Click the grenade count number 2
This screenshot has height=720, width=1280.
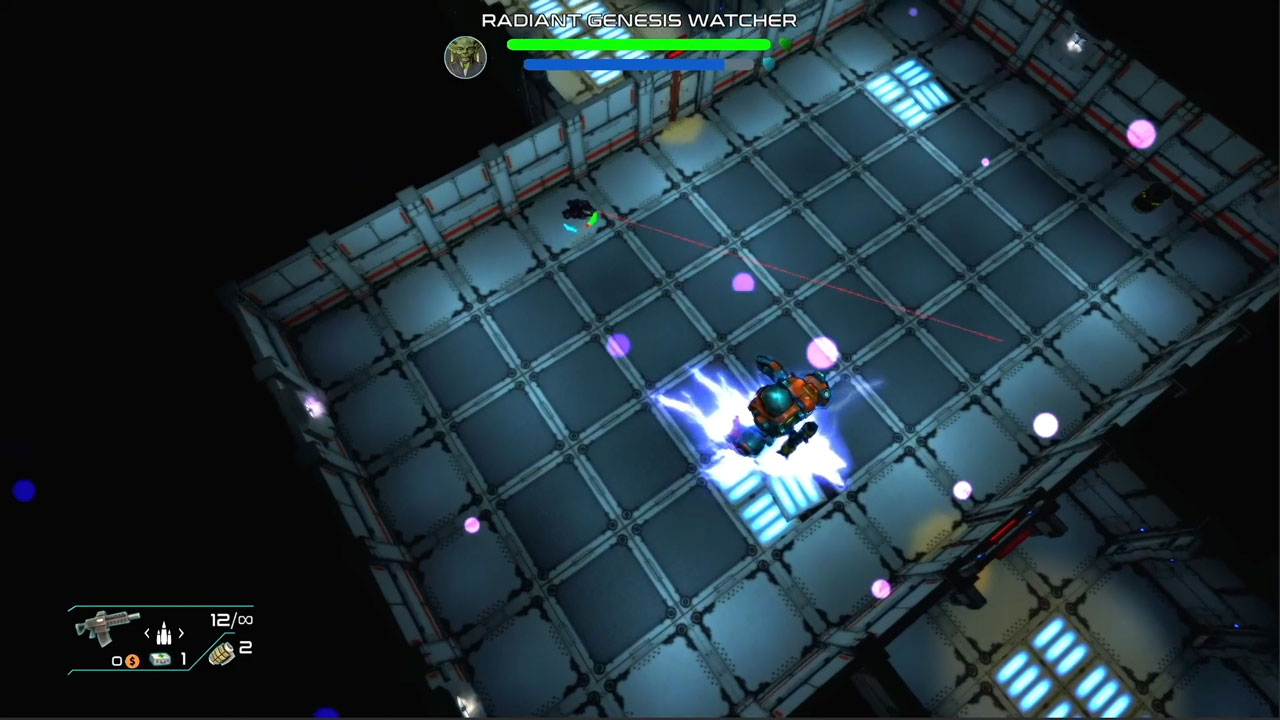(x=247, y=647)
